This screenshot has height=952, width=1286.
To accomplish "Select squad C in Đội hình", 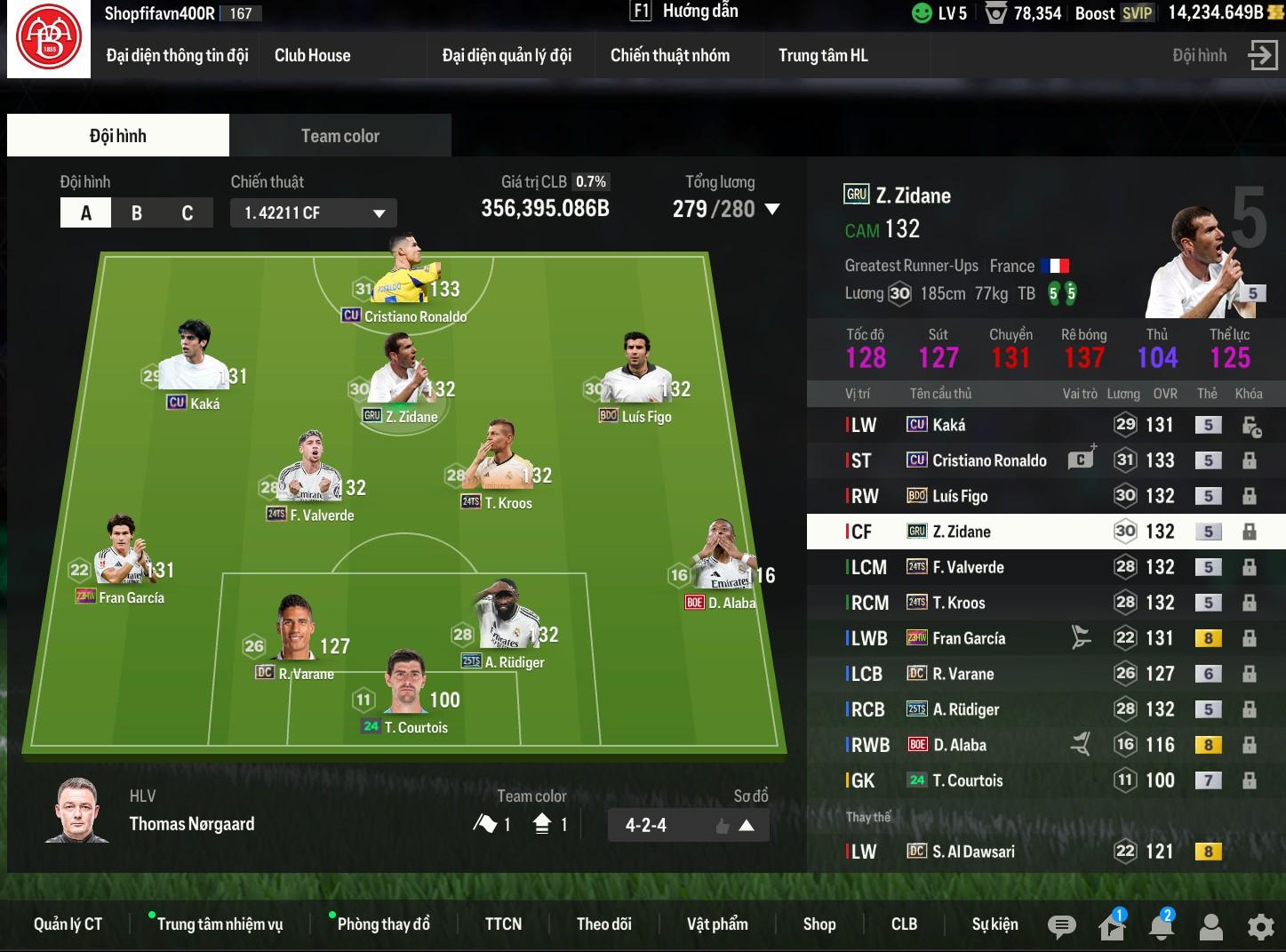I will [x=187, y=213].
